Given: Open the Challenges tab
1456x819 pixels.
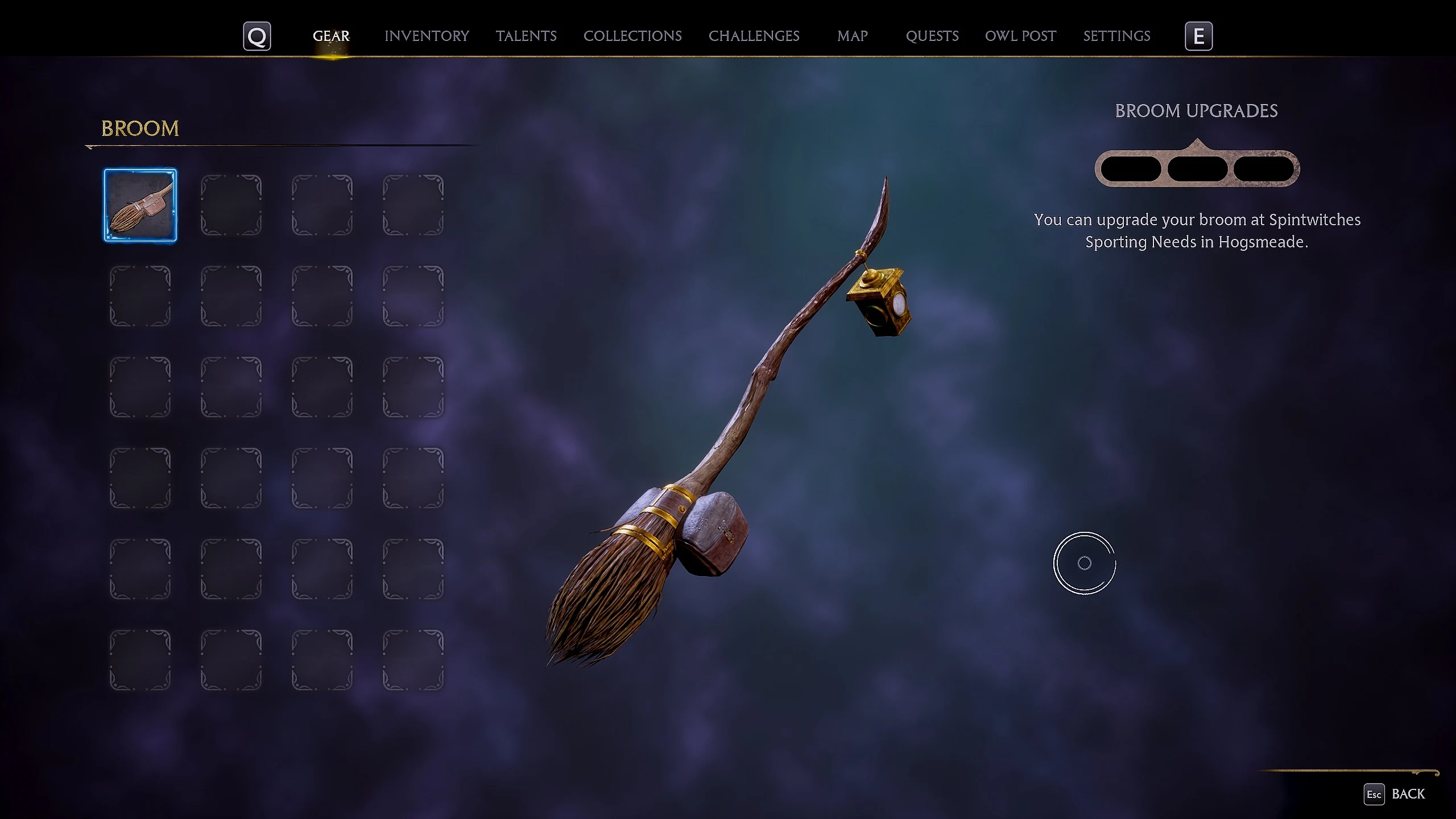Looking at the screenshot, I should [754, 36].
